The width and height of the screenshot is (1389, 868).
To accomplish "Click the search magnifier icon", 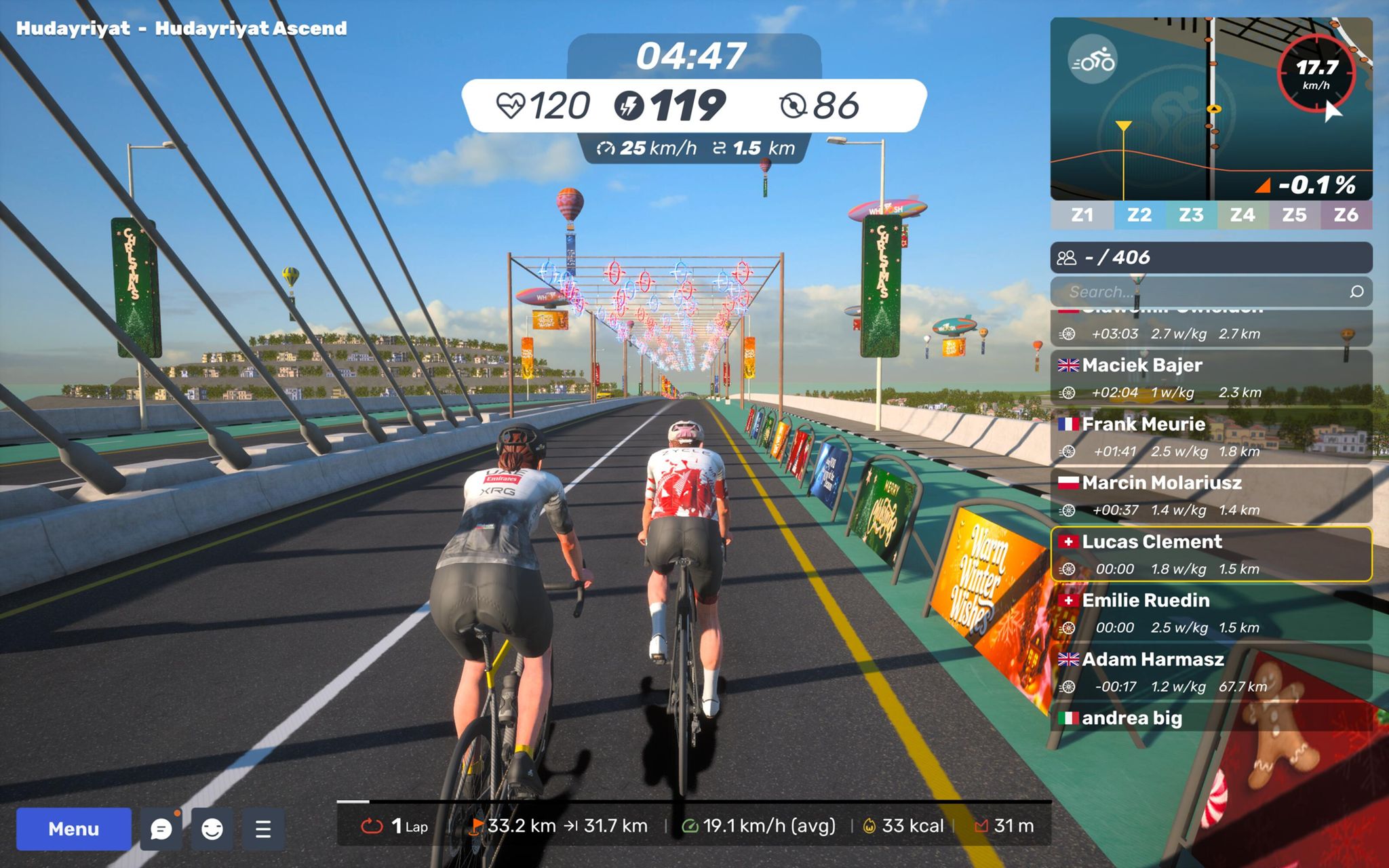I will 1356,292.
